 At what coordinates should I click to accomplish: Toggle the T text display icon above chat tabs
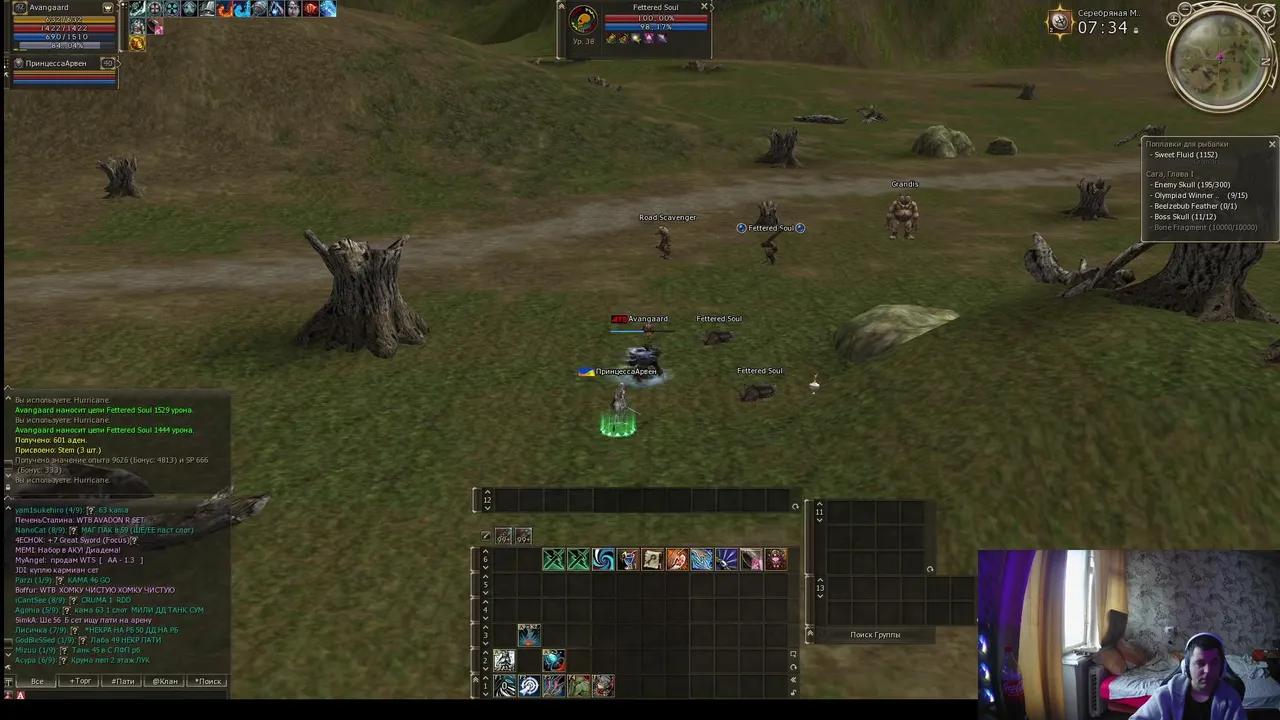click(x=8, y=681)
